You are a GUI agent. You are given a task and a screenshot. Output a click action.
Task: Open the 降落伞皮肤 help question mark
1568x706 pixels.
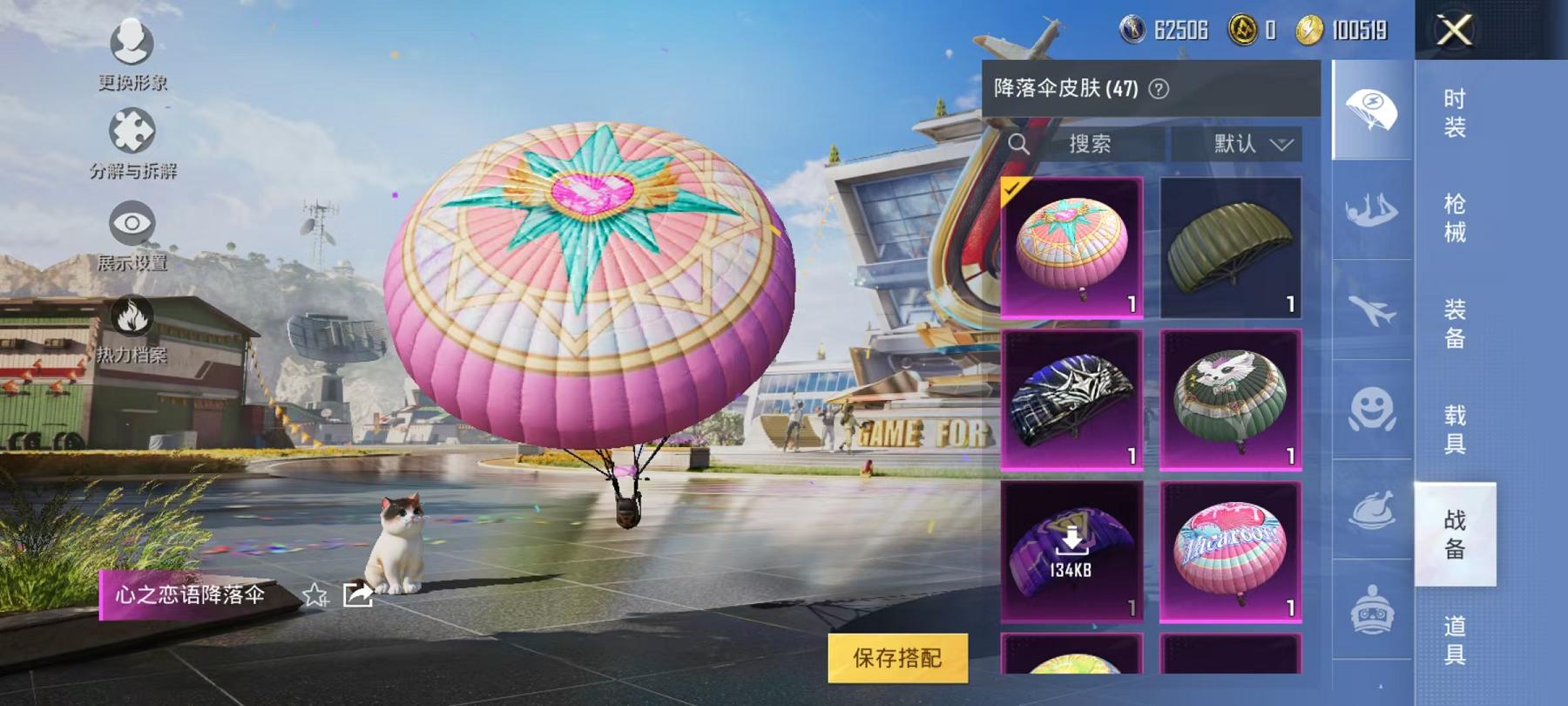[1159, 89]
